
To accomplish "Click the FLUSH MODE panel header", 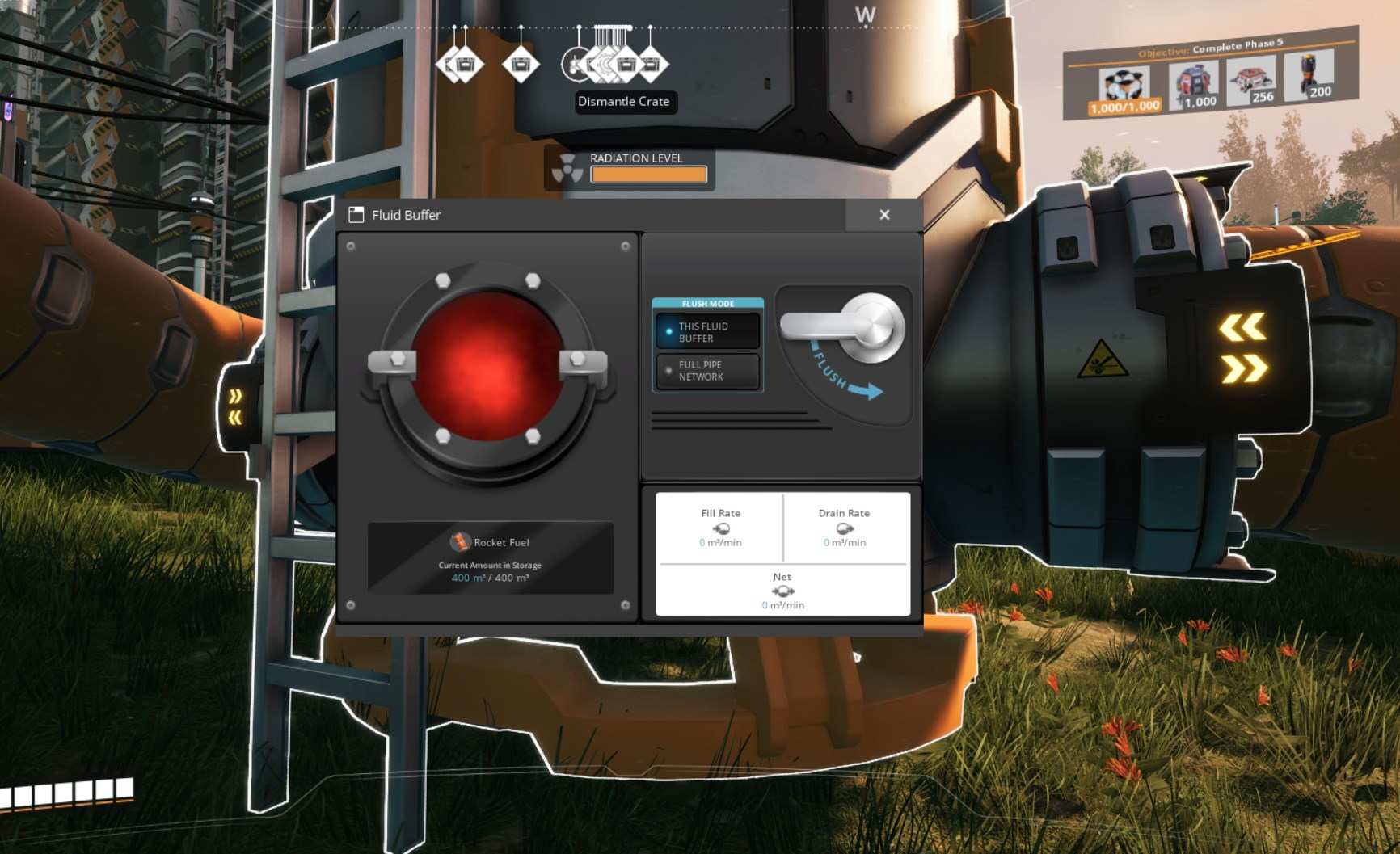I will (707, 304).
